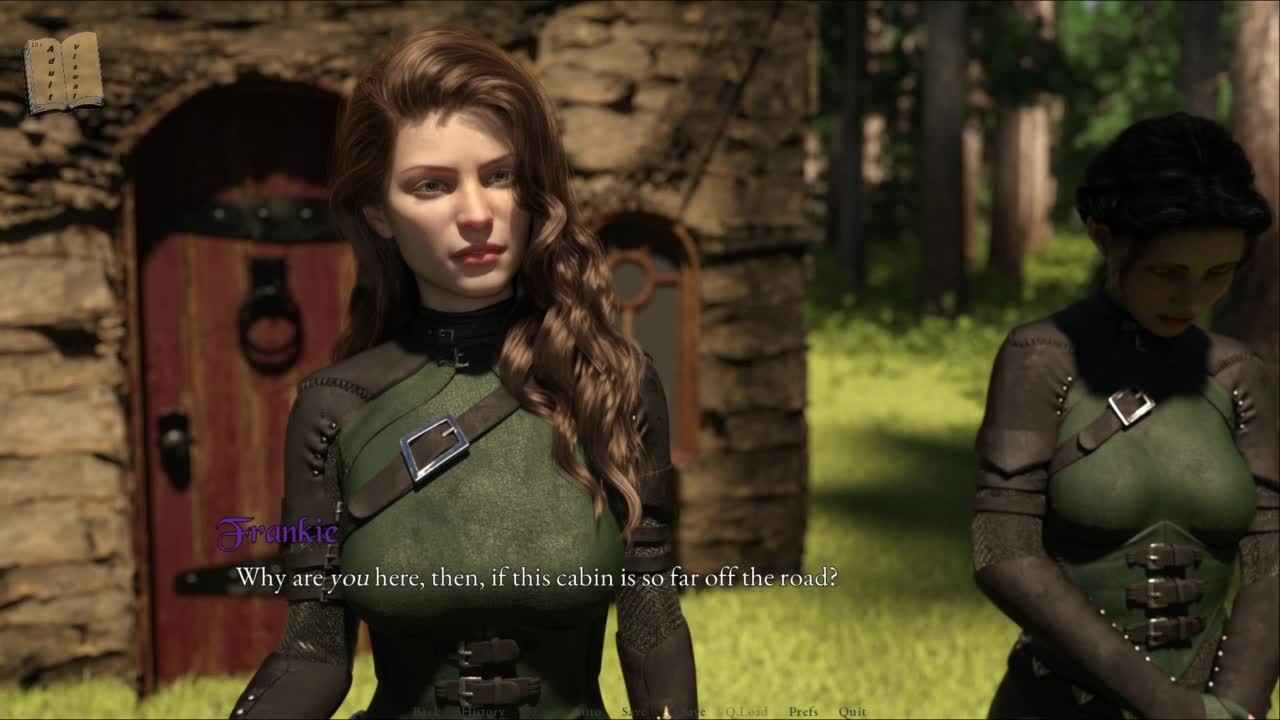Go back using the Back button

[426, 712]
